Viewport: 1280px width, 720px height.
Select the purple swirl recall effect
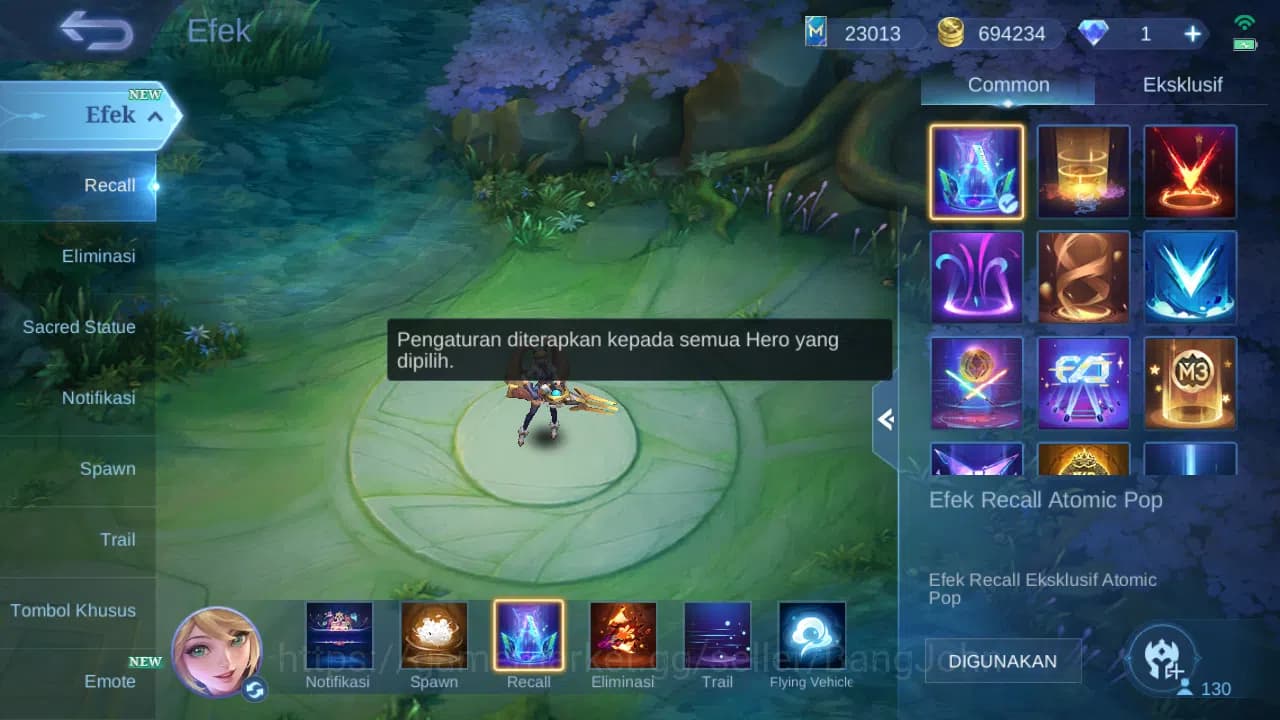point(975,277)
